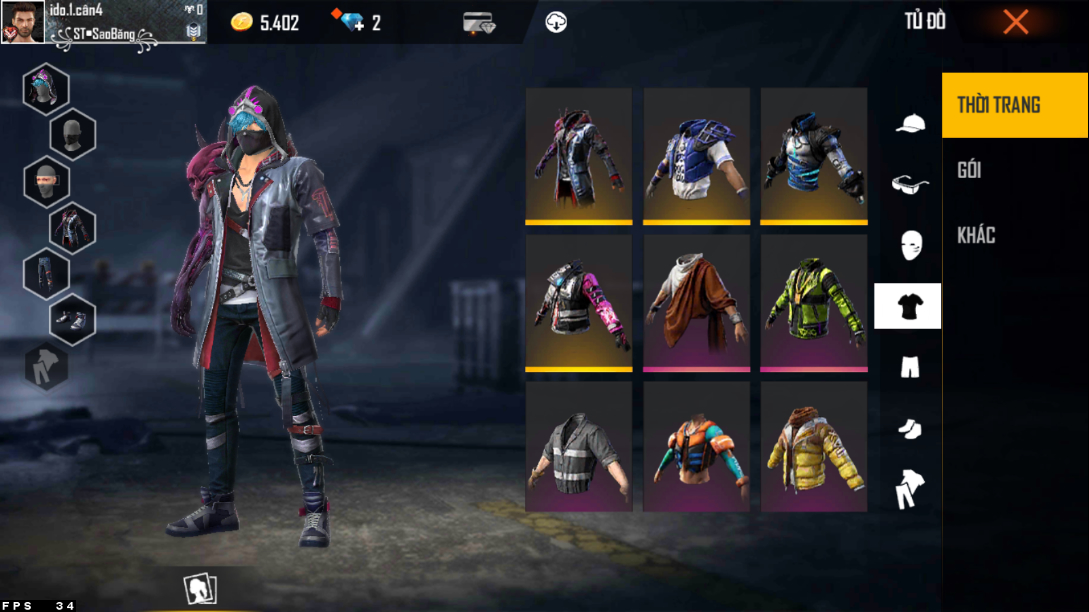Select the brown draped cloak top
The height and width of the screenshot is (612, 1089).
pyautogui.click(x=696, y=301)
